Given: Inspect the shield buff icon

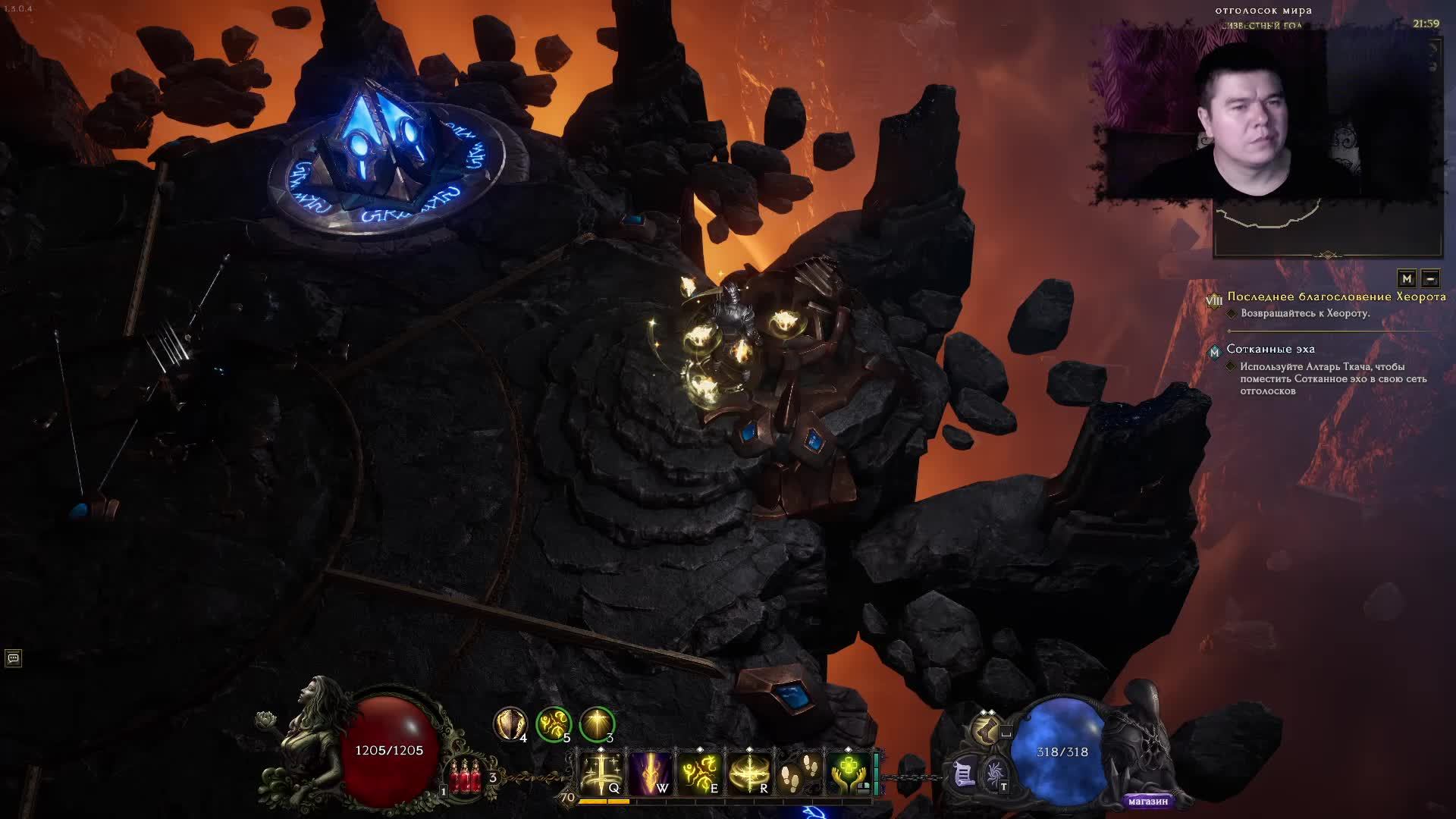Looking at the screenshot, I should click(510, 723).
